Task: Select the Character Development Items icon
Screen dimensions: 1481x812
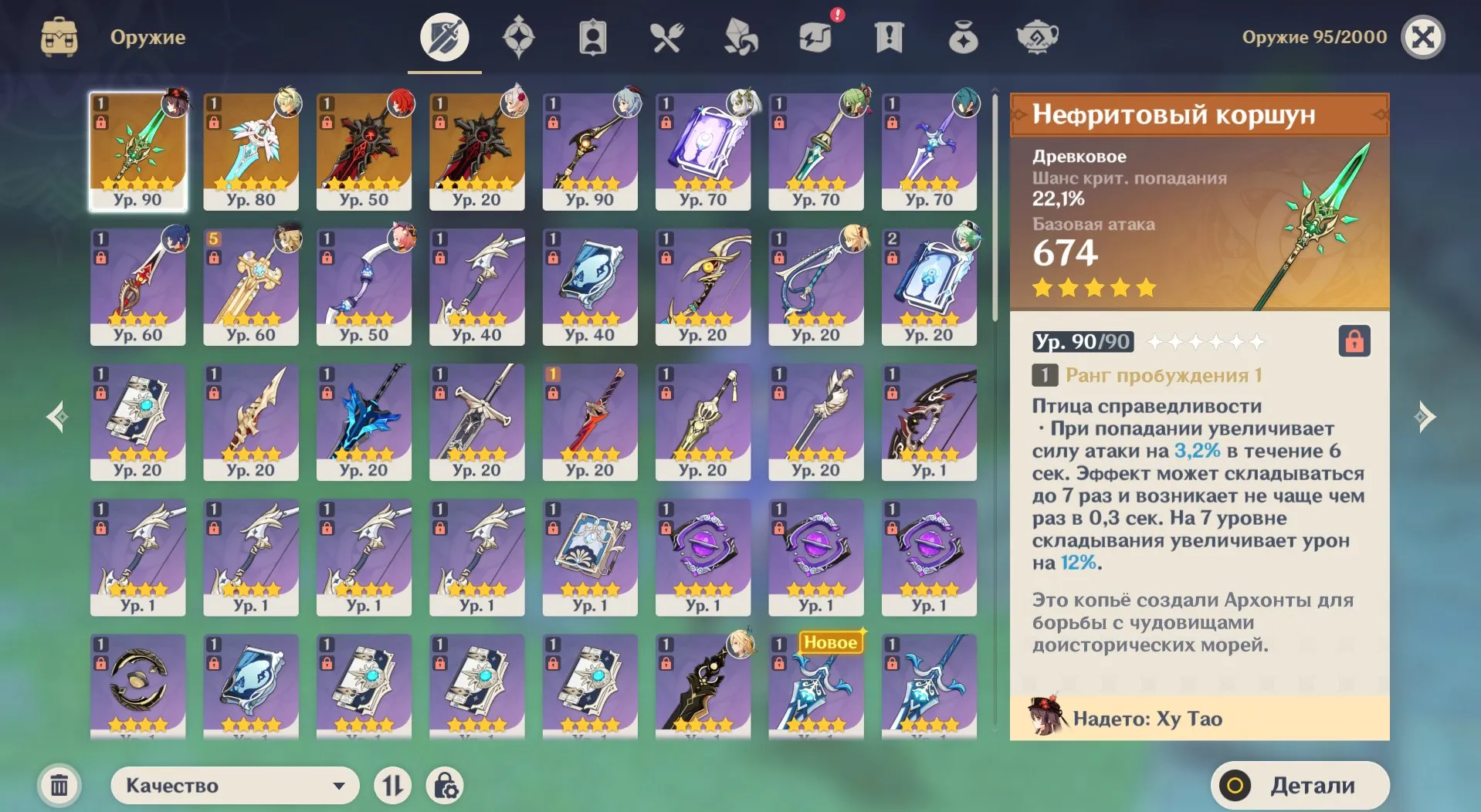Action: (592, 36)
